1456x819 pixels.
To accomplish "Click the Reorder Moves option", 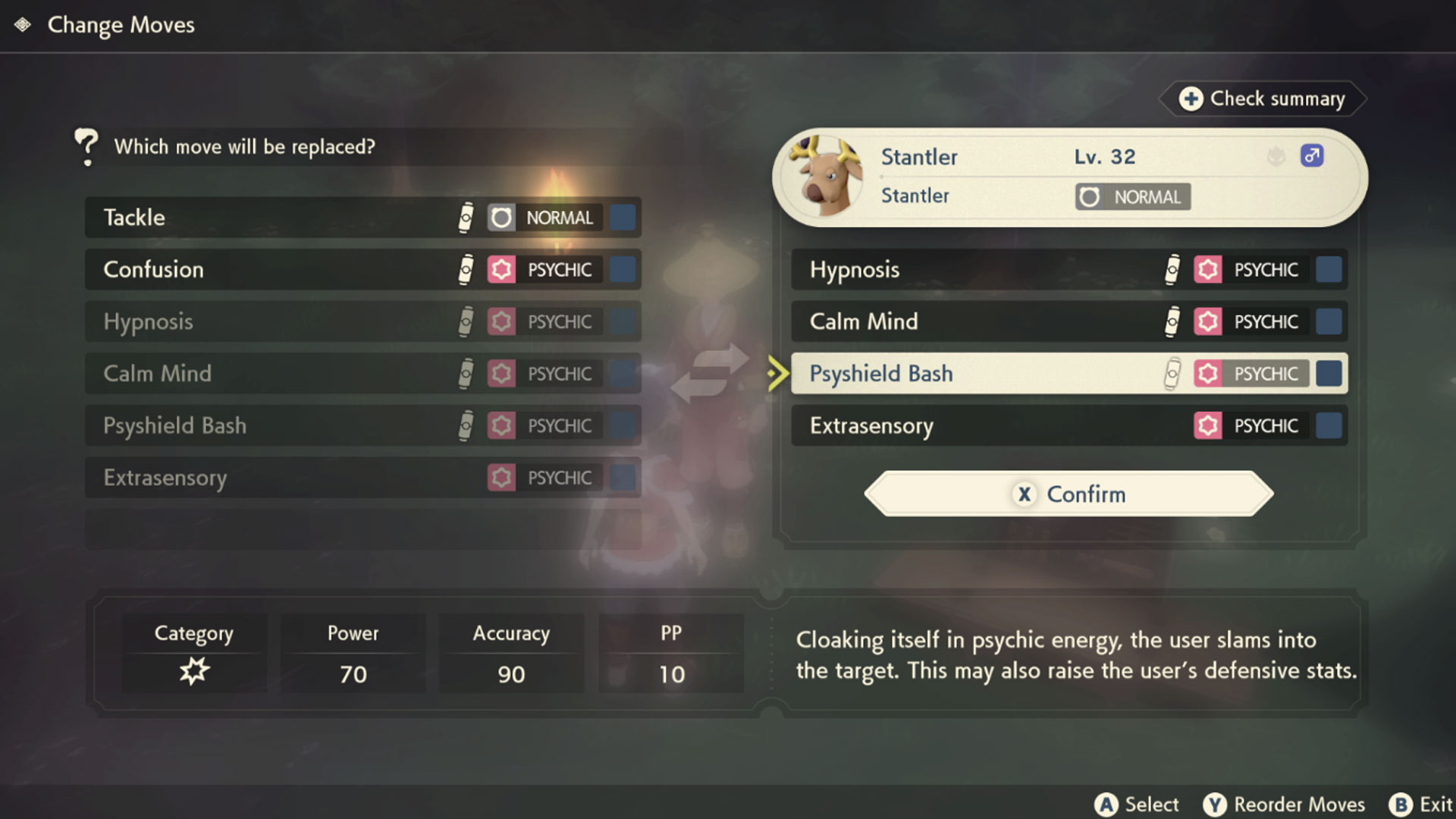I will pyautogui.click(x=1285, y=804).
